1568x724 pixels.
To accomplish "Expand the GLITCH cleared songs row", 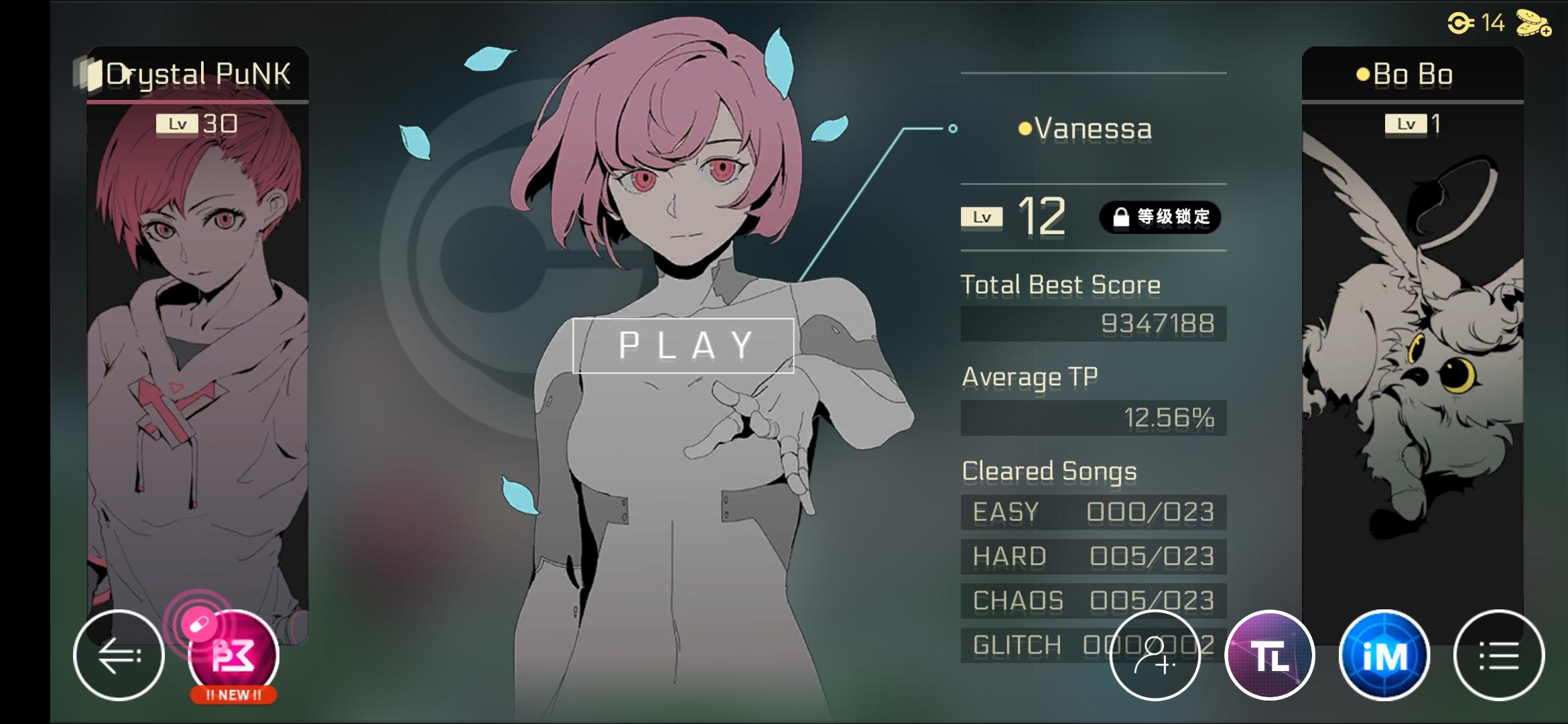I will point(1092,644).
